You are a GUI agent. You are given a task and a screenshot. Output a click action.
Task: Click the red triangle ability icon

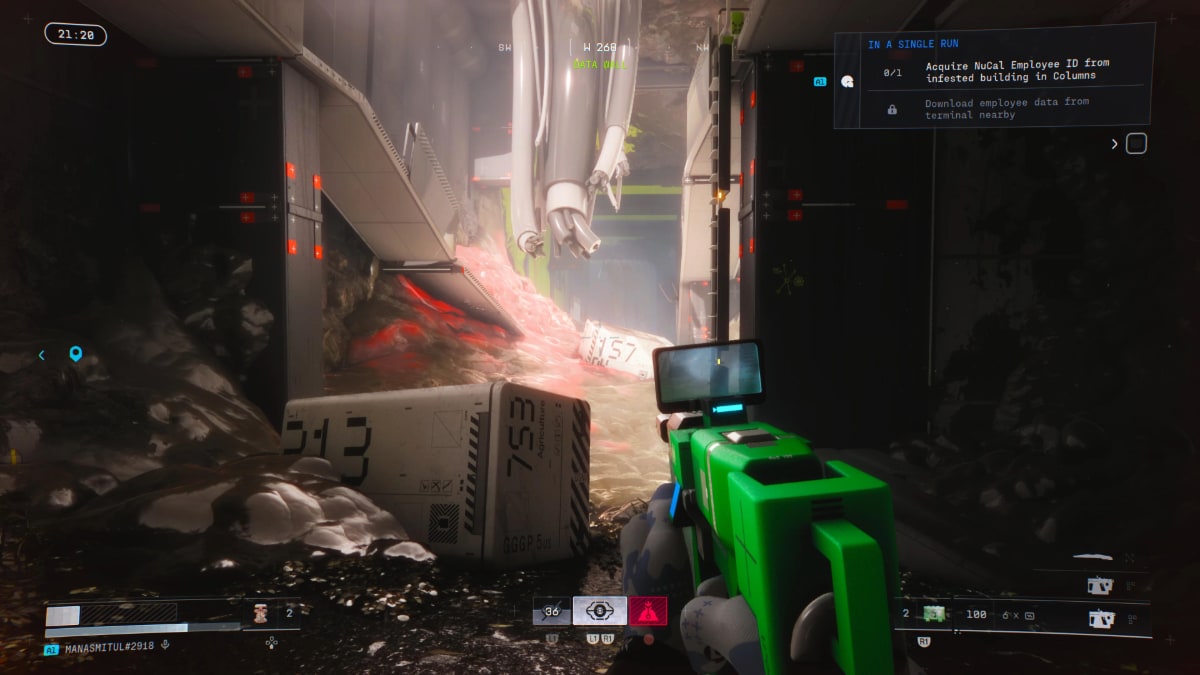click(648, 610)
